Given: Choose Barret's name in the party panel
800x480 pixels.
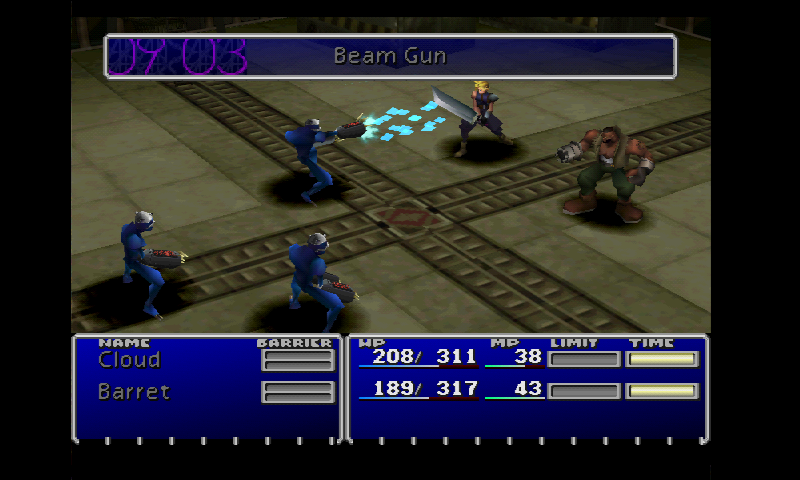Looking at the screenshot, I should coord(134,391).
